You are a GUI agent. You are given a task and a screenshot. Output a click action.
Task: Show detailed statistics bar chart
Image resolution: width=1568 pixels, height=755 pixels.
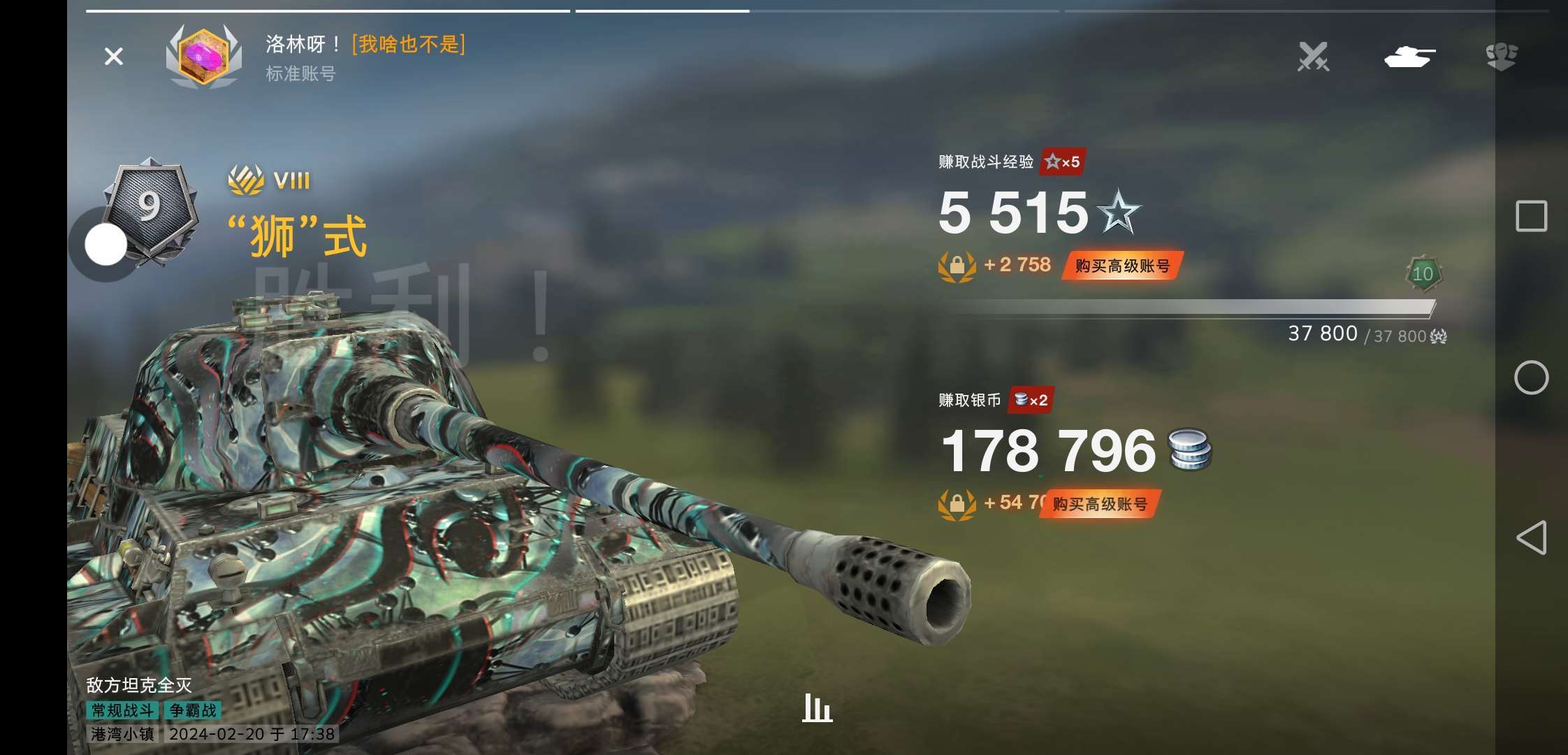click(x=817, y=708)
